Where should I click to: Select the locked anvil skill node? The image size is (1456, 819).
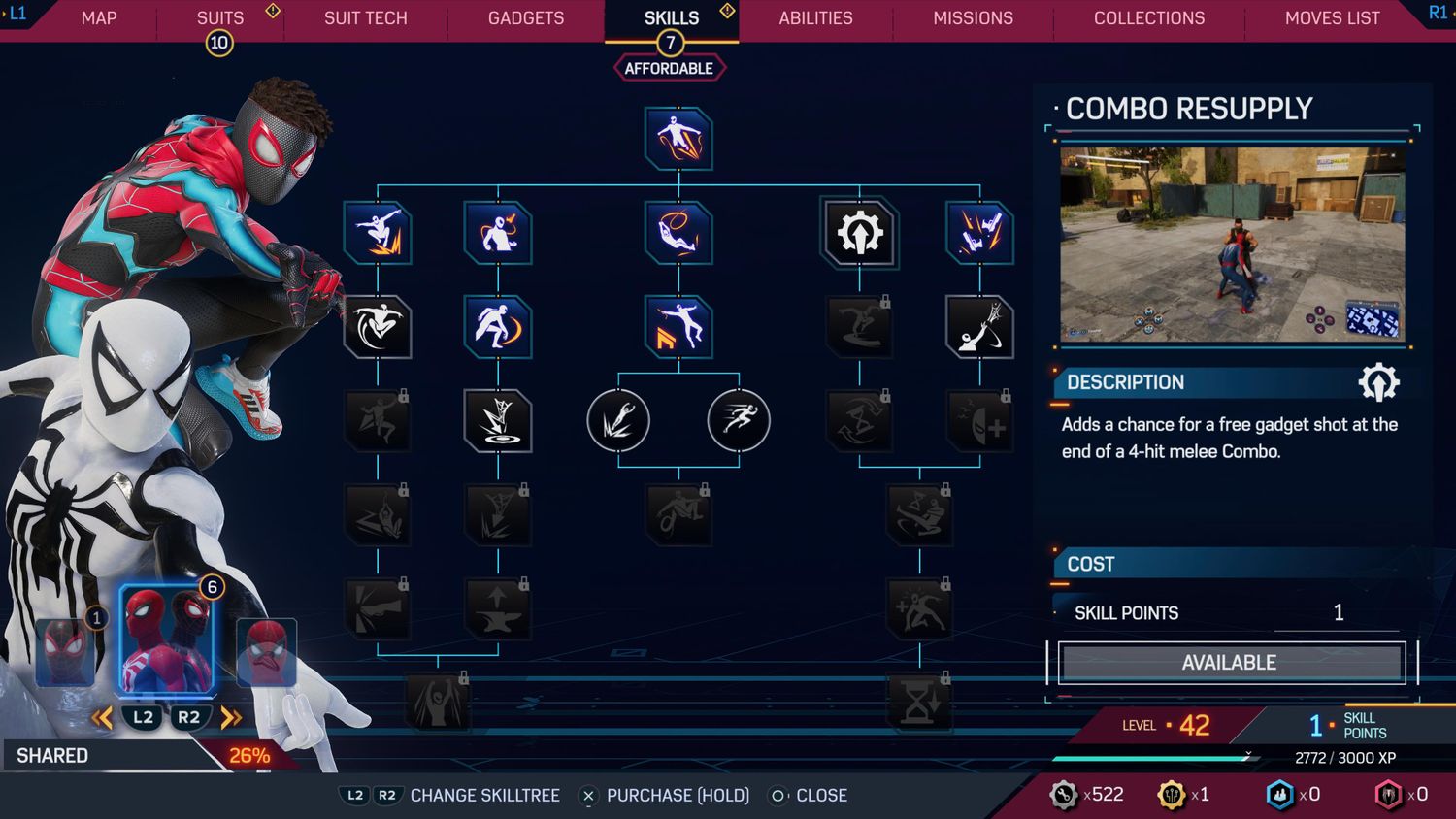coord(498,609)
